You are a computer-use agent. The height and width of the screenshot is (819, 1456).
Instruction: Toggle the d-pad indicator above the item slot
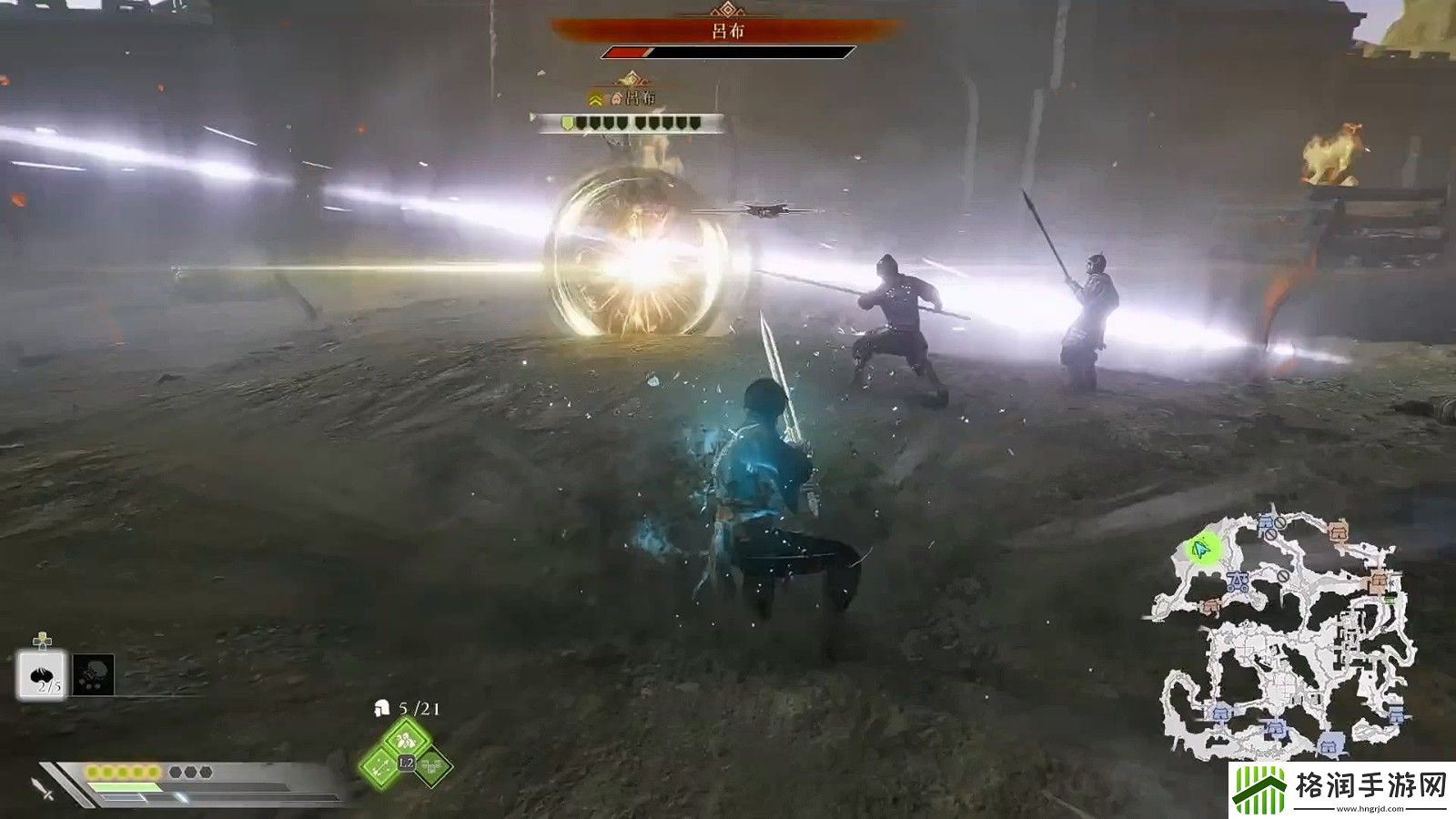(42, 639)
